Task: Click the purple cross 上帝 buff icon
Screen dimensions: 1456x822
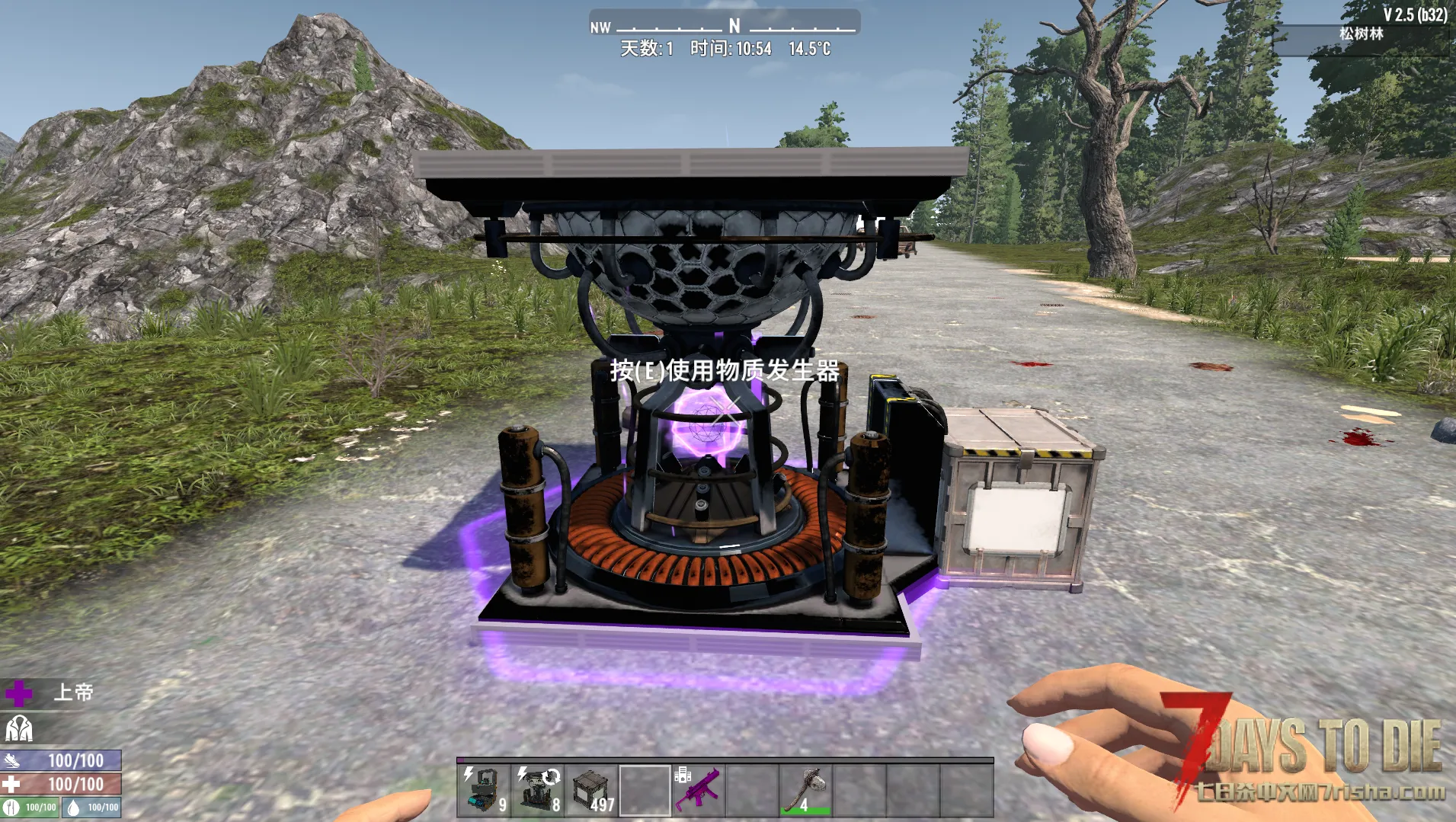Action: pos(18,693)
